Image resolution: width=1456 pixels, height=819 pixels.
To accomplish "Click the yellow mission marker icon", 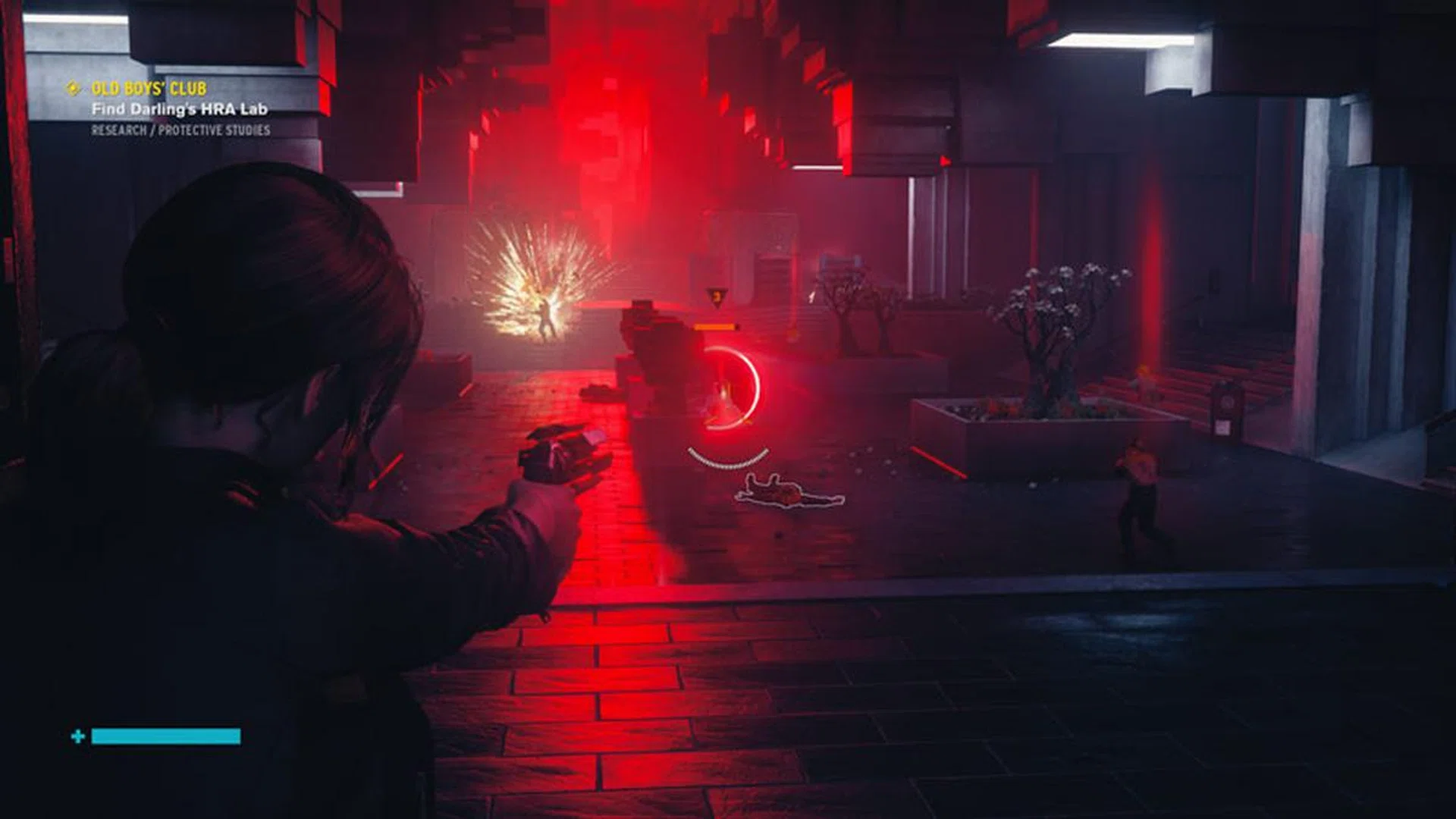I will [x=73, y=89].
